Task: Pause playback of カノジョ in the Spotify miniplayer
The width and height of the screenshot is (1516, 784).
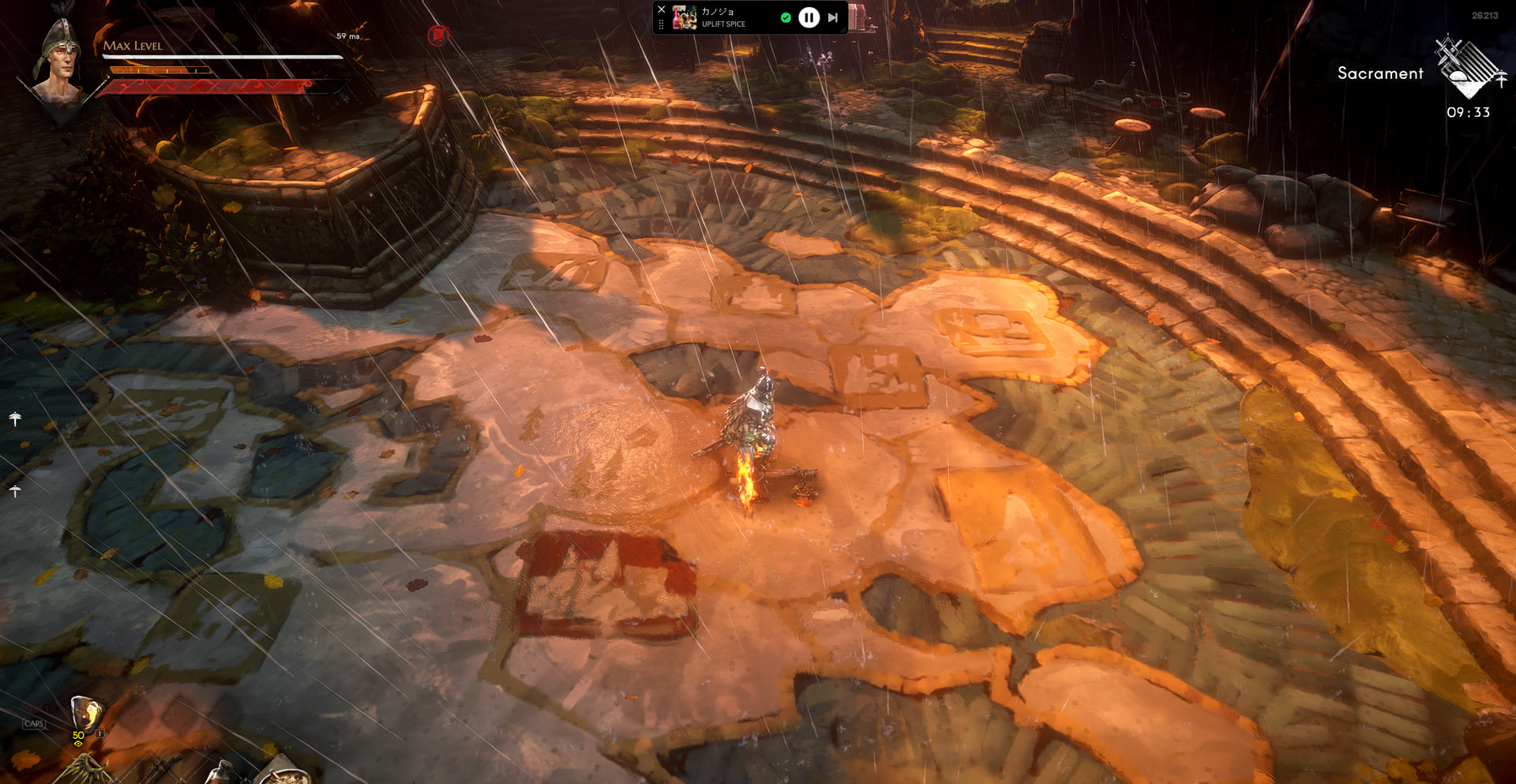Action: pyautogui.click(x=808, y=17)
